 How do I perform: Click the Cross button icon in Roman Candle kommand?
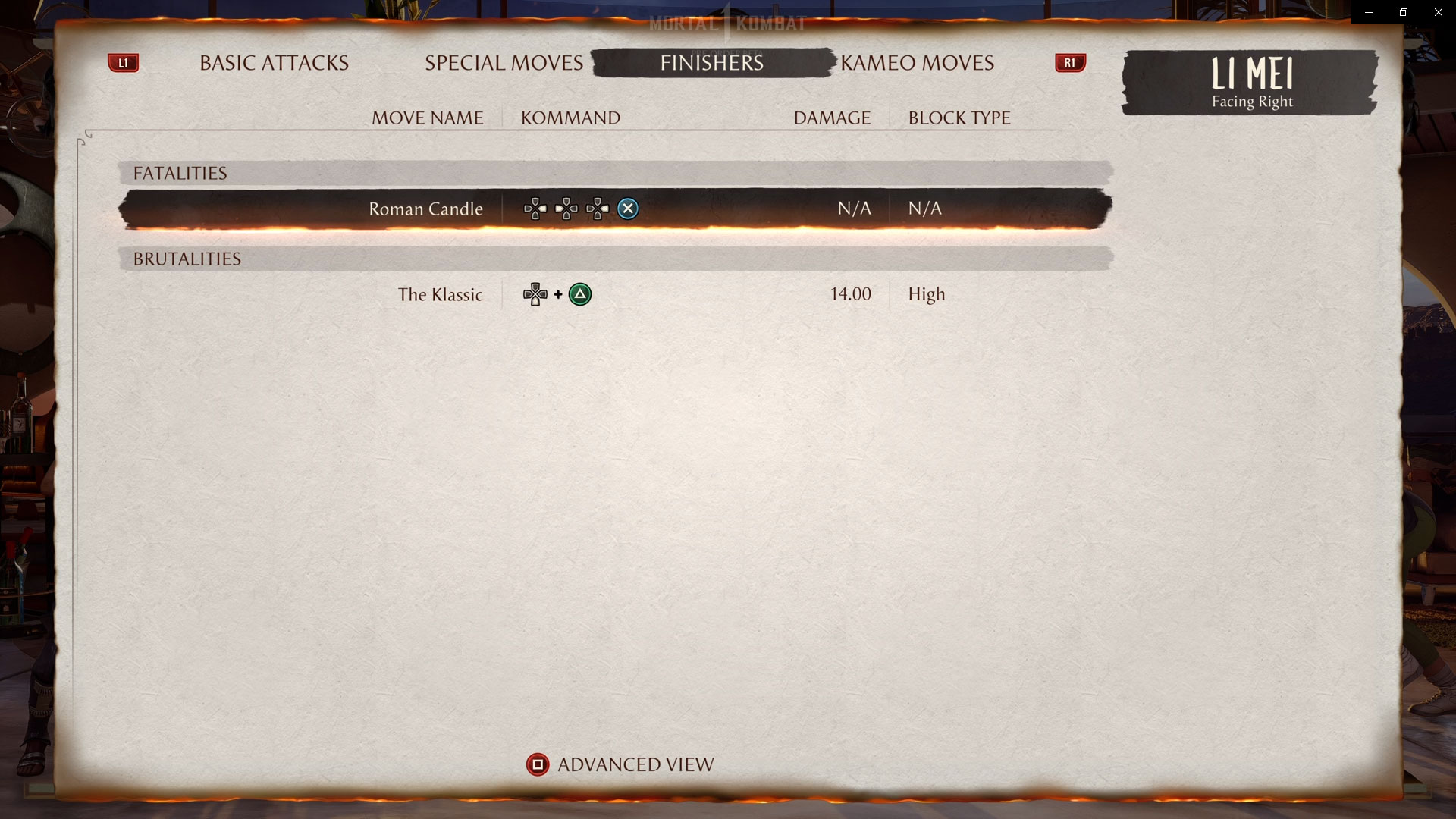[628, 209]
